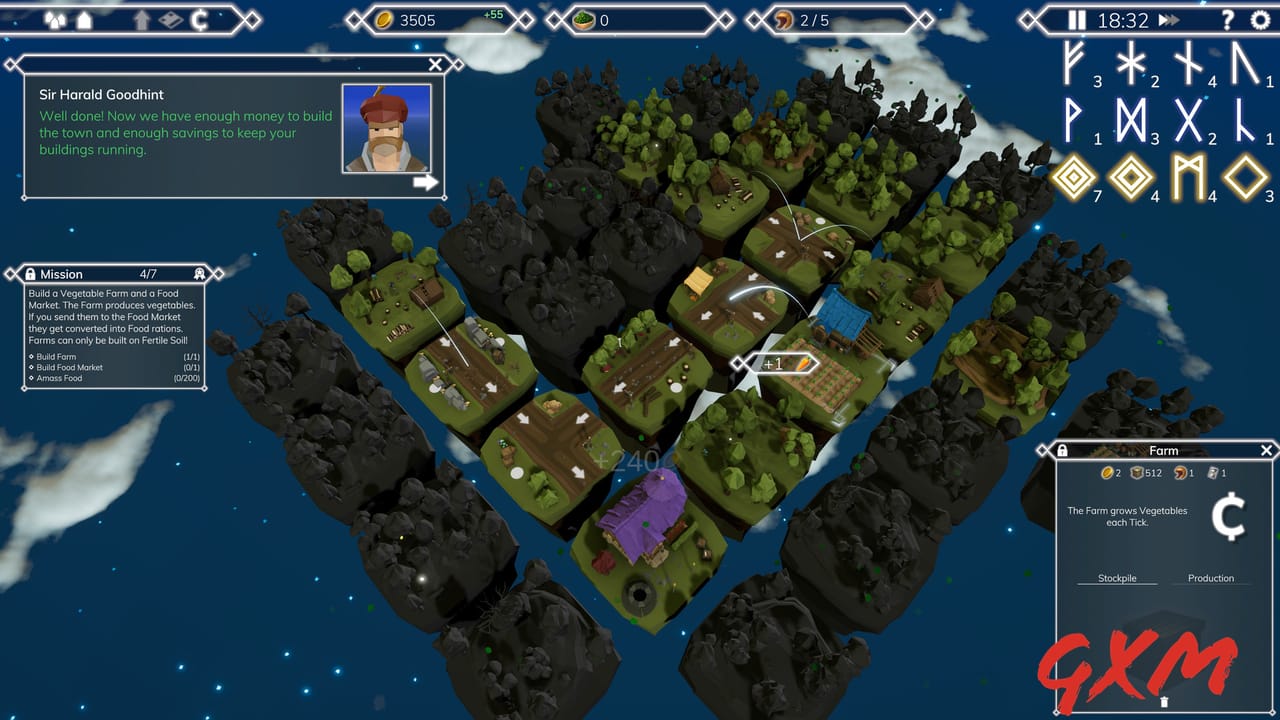Switch to the Production tab
This screenshot has width=1280, height=720.
1210,578
